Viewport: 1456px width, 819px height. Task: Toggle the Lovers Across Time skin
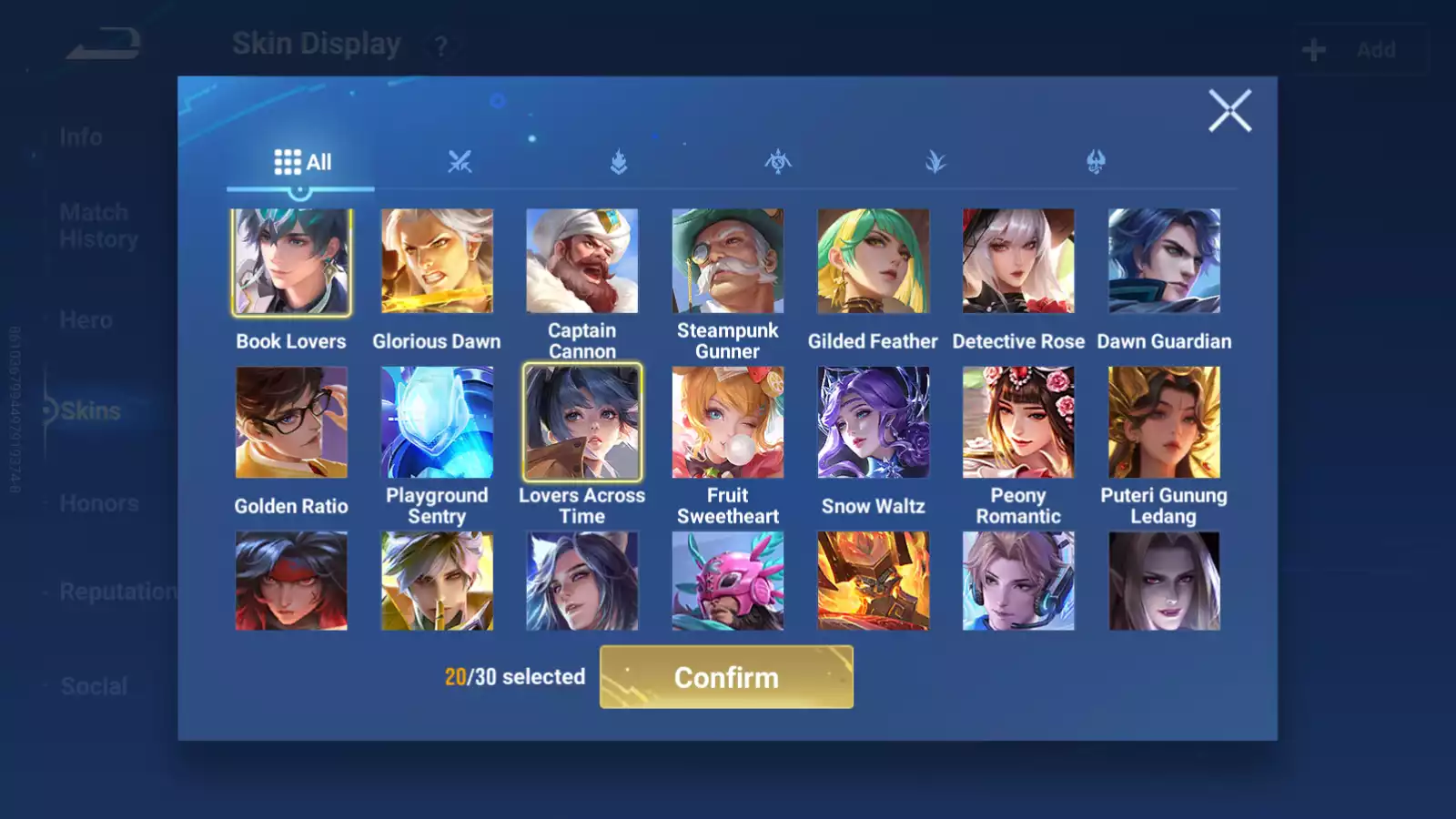582,422
